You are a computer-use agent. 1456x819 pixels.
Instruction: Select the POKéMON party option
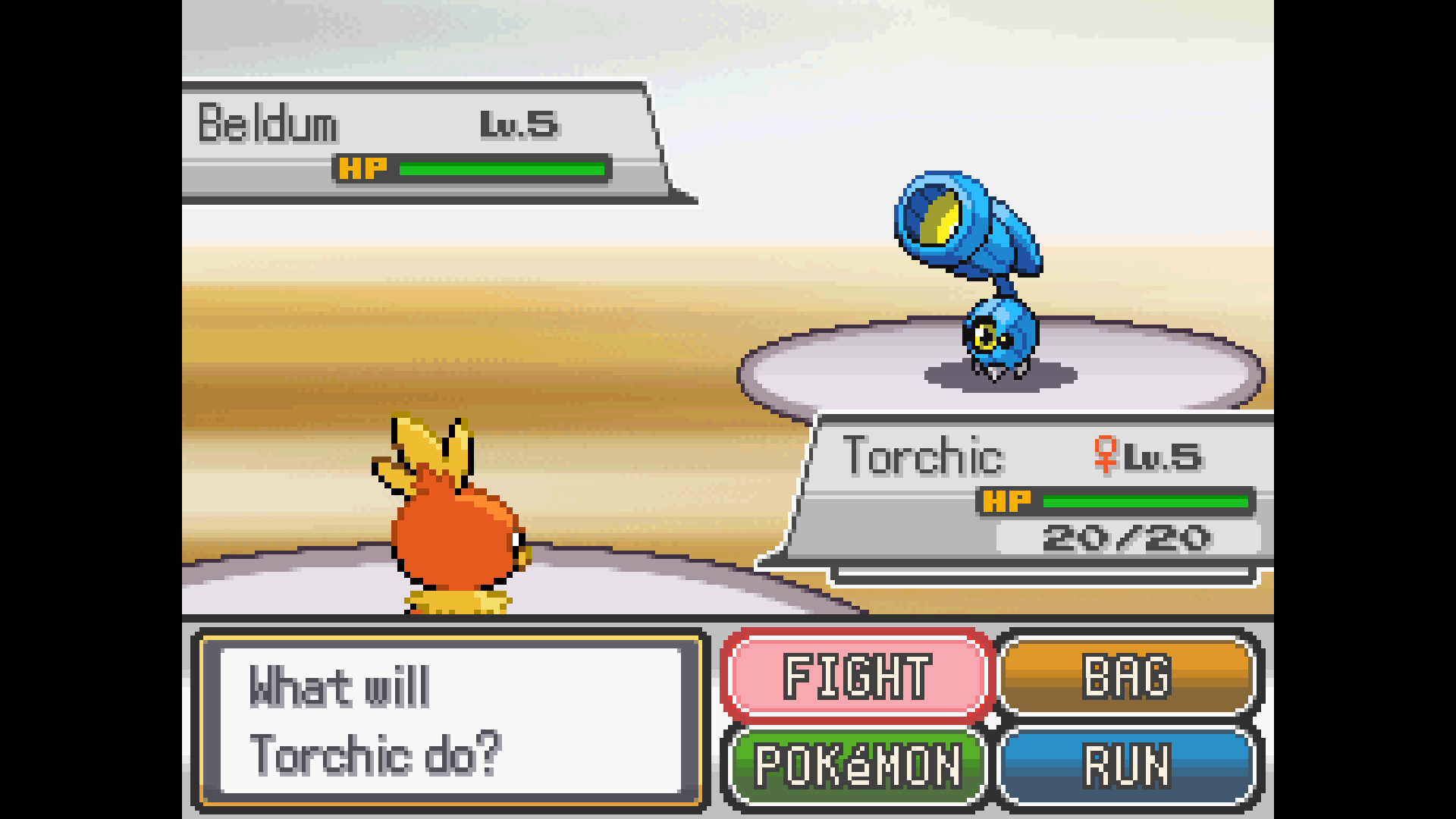[857, 766]
